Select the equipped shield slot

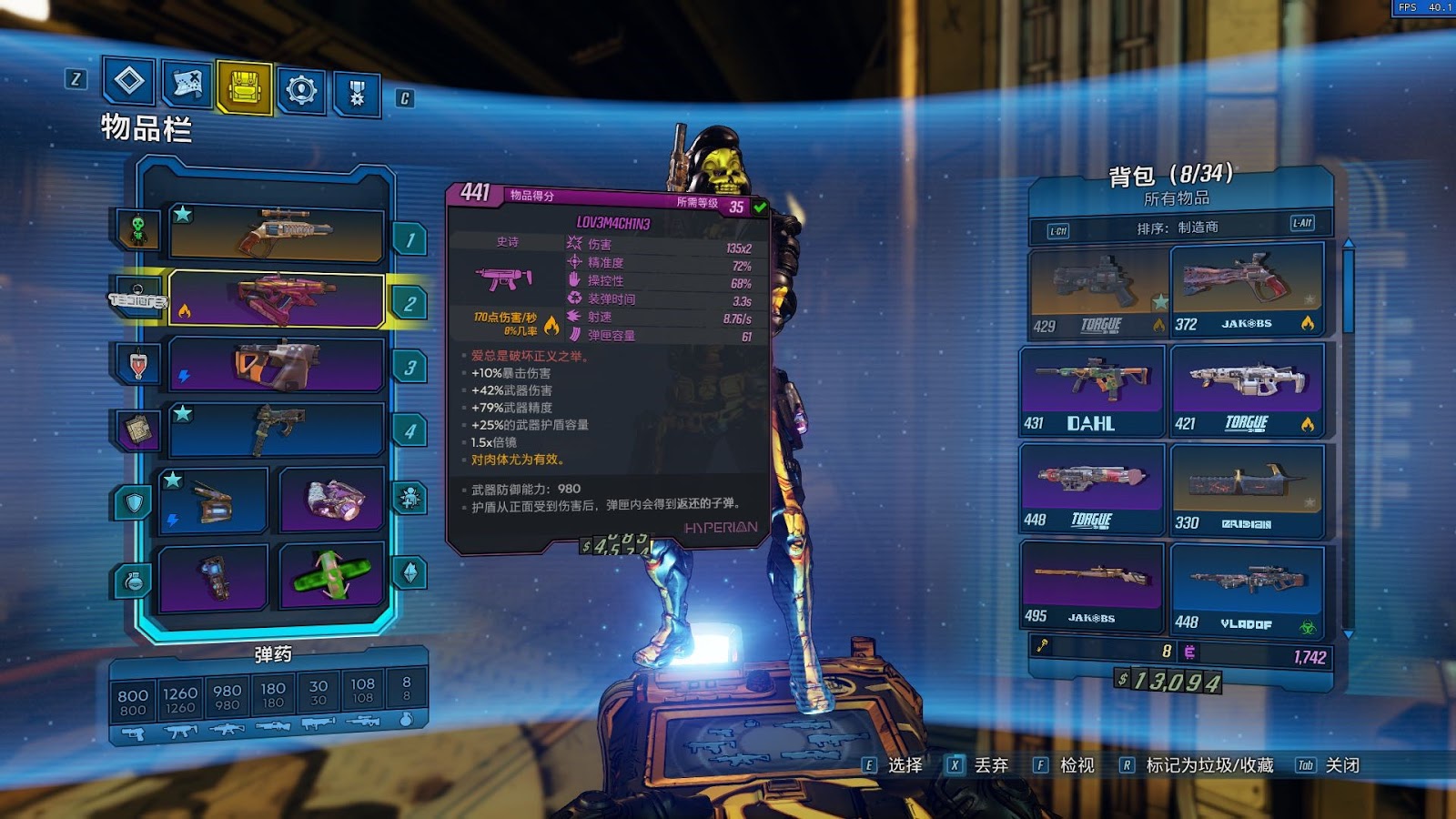click(x=212, y=500)
